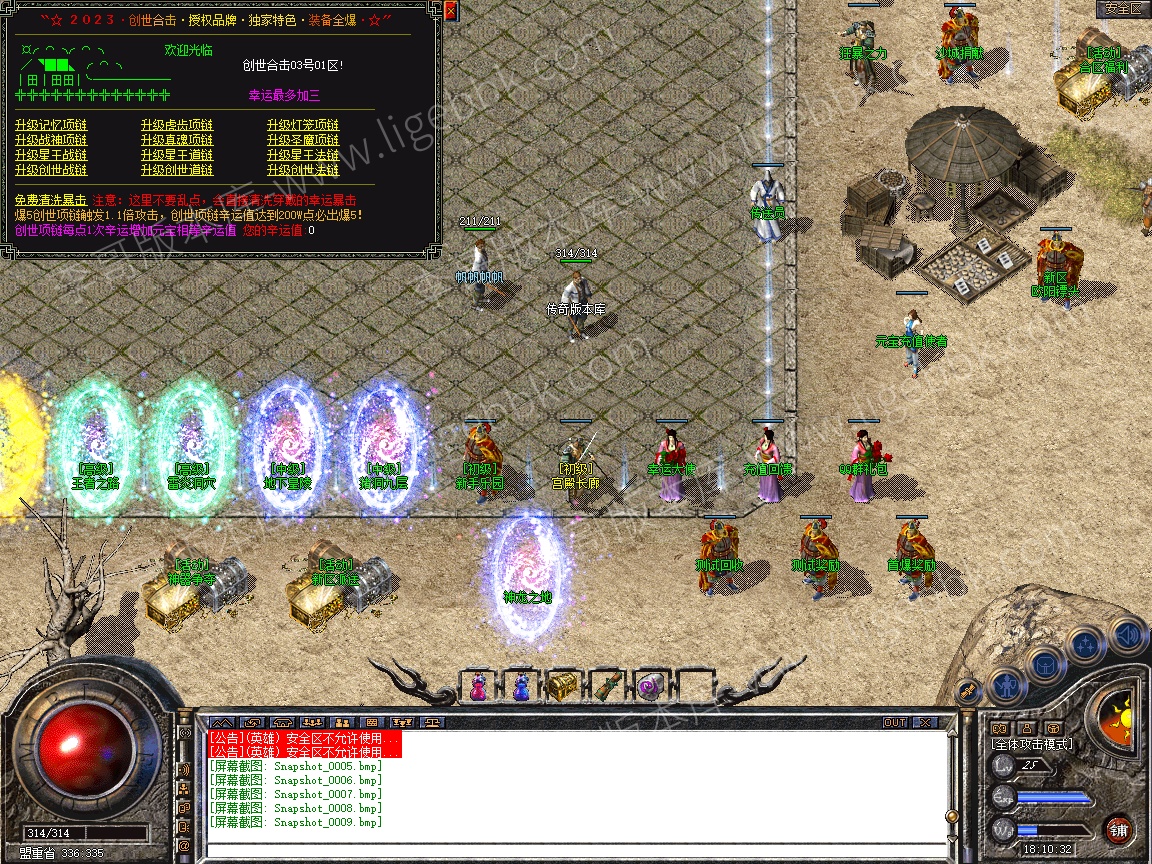Pick the 升级创世法链 upgrade link

tap(303, 170)
